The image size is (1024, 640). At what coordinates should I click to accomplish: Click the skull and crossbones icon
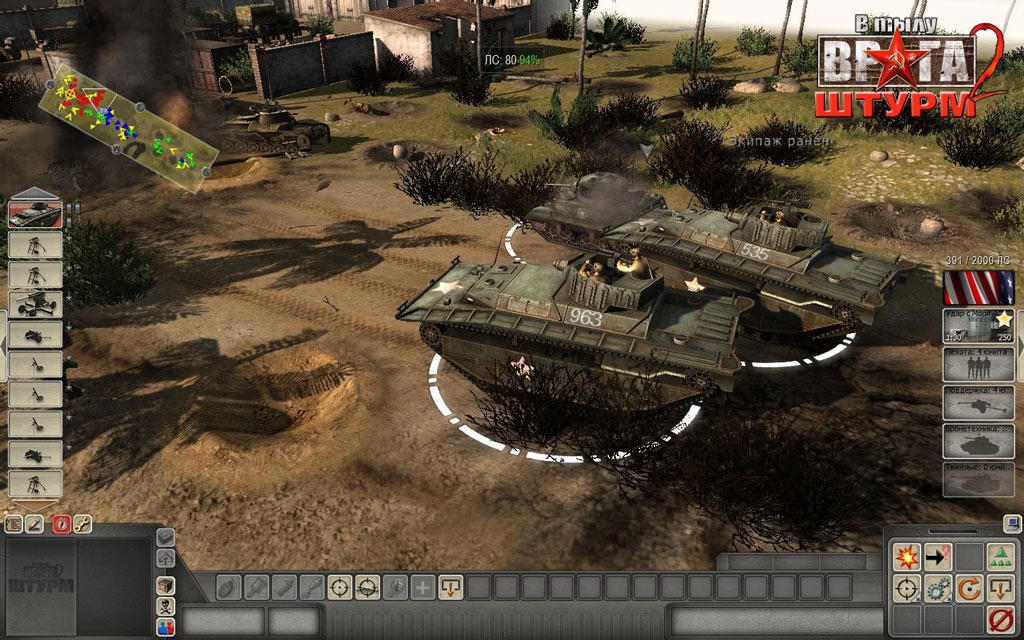166,606
